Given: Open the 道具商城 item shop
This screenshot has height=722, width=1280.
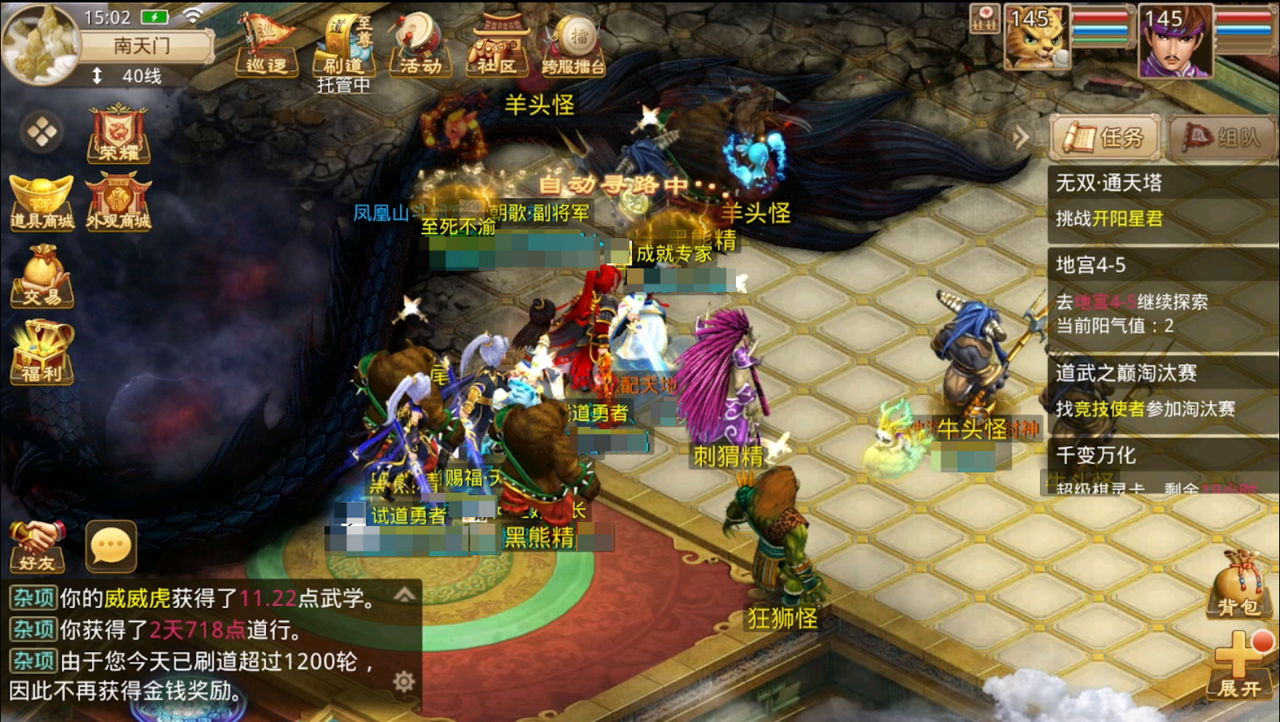Looking at the screenshot, I should [42, 203].
